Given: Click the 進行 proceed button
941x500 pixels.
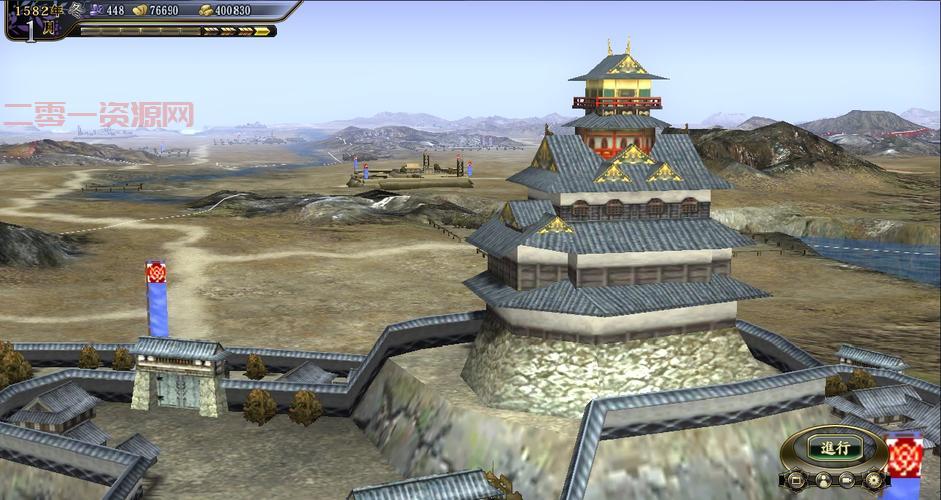Looking at the screenshot, I should [834, 448].
